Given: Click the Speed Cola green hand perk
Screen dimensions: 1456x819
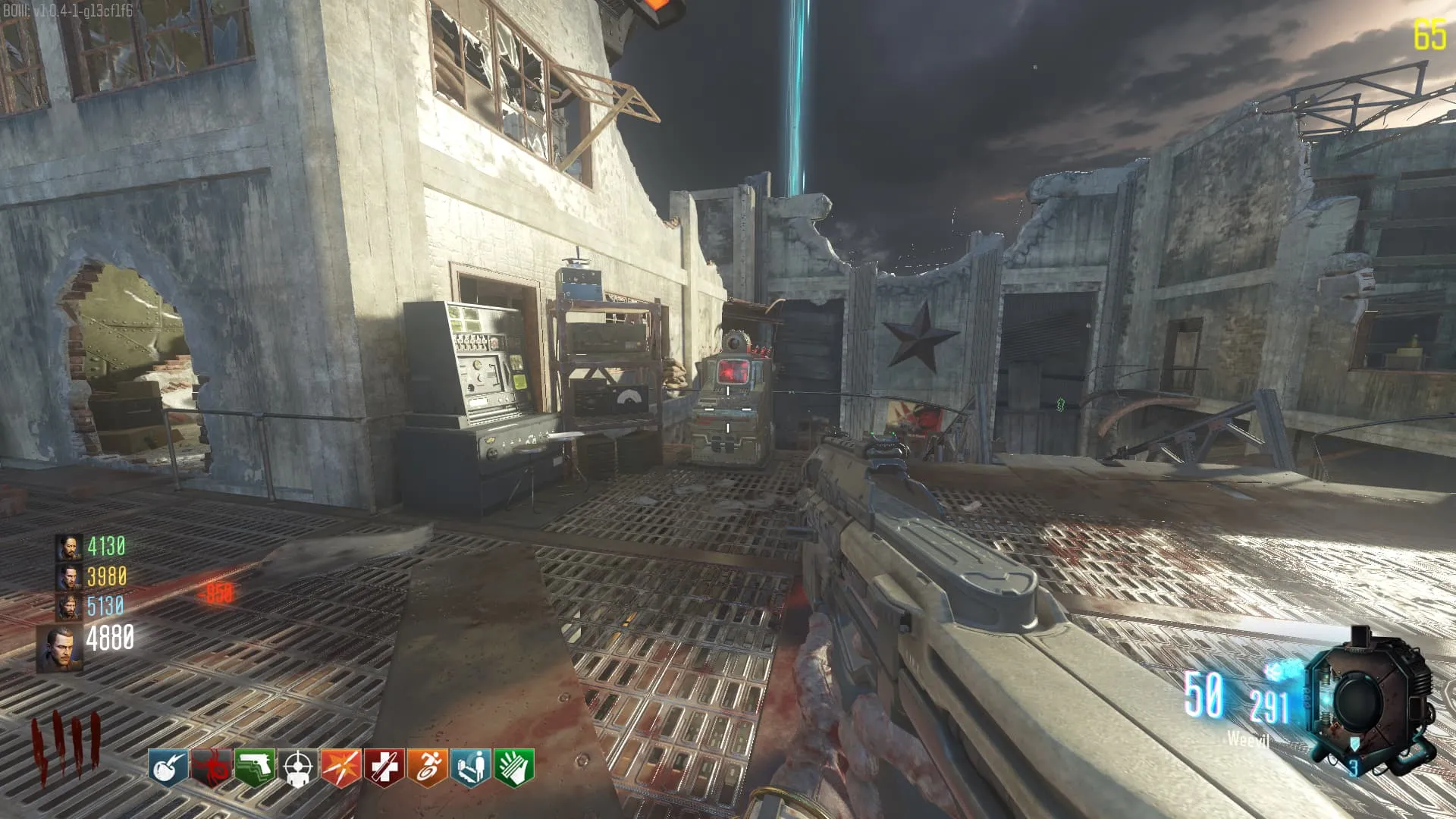Looking at the screenshot, I should click(x=514, y=767).
